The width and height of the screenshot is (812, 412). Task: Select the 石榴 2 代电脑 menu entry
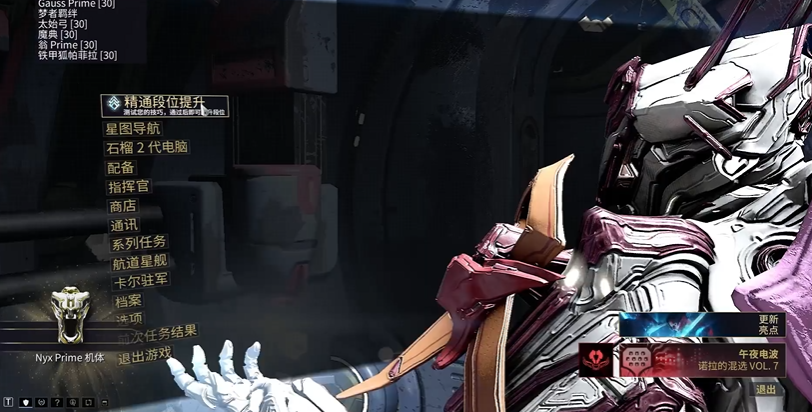click(146, 147)
